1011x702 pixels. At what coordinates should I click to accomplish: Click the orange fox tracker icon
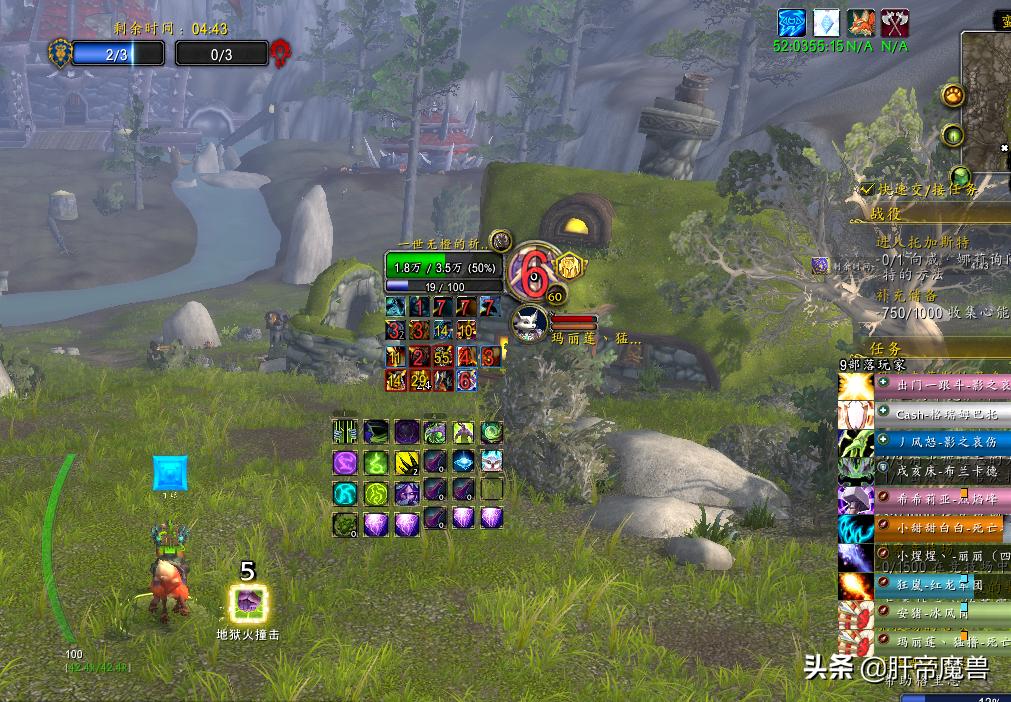[861, 23]
